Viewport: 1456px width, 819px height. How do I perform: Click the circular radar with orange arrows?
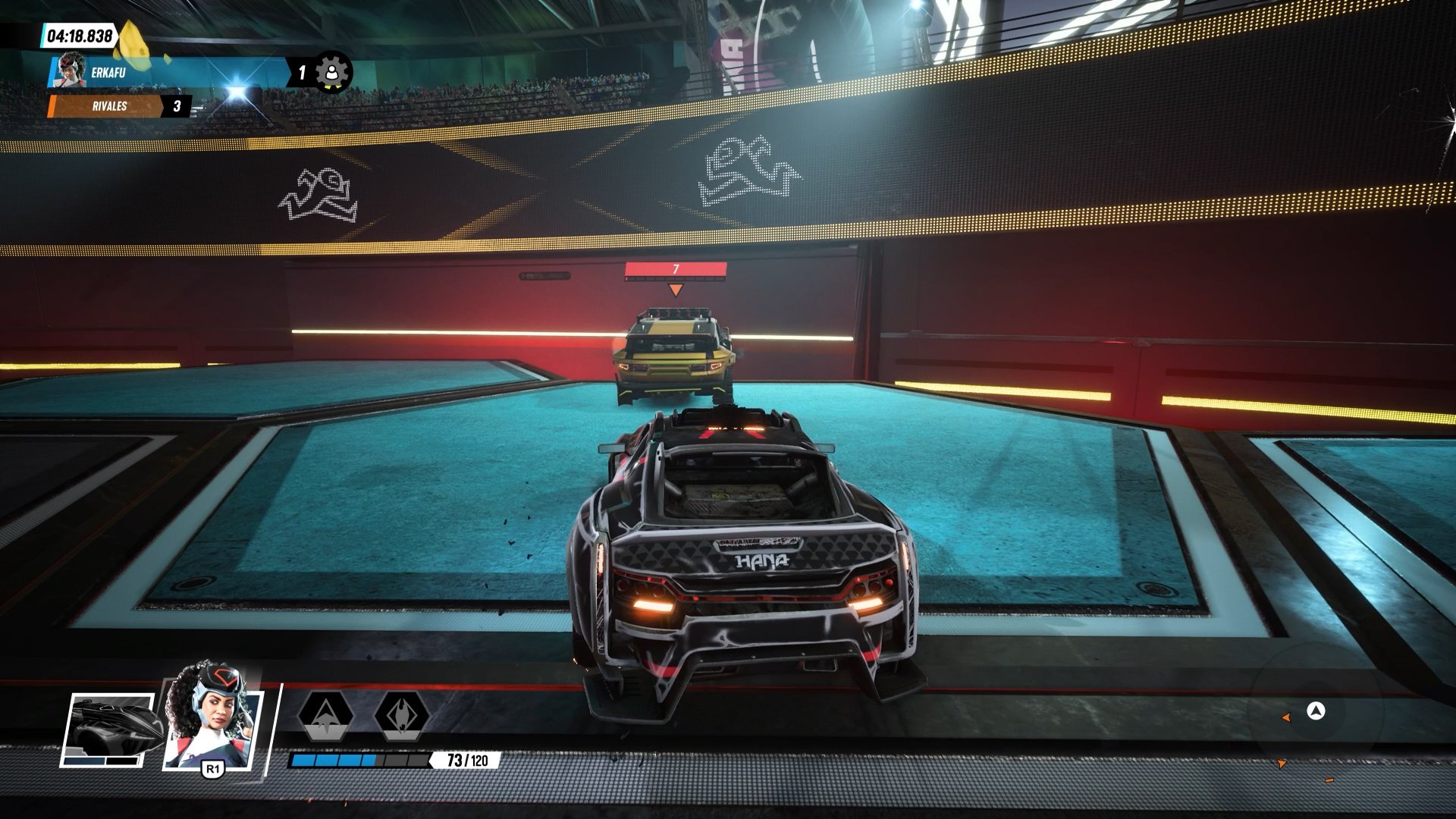pos(1316,711)
